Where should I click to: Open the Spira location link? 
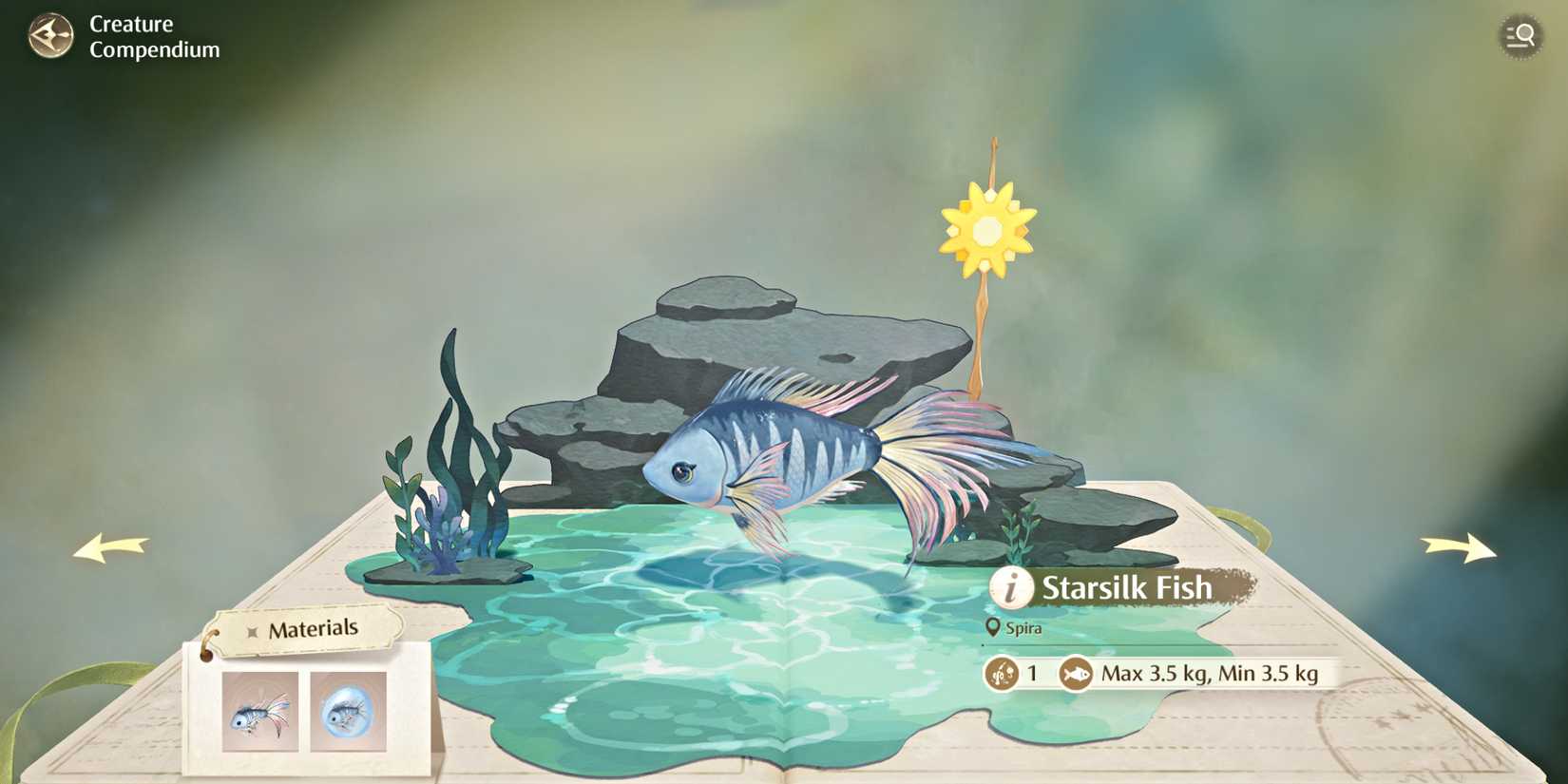pyautogui.click(x=1024, y=628)
